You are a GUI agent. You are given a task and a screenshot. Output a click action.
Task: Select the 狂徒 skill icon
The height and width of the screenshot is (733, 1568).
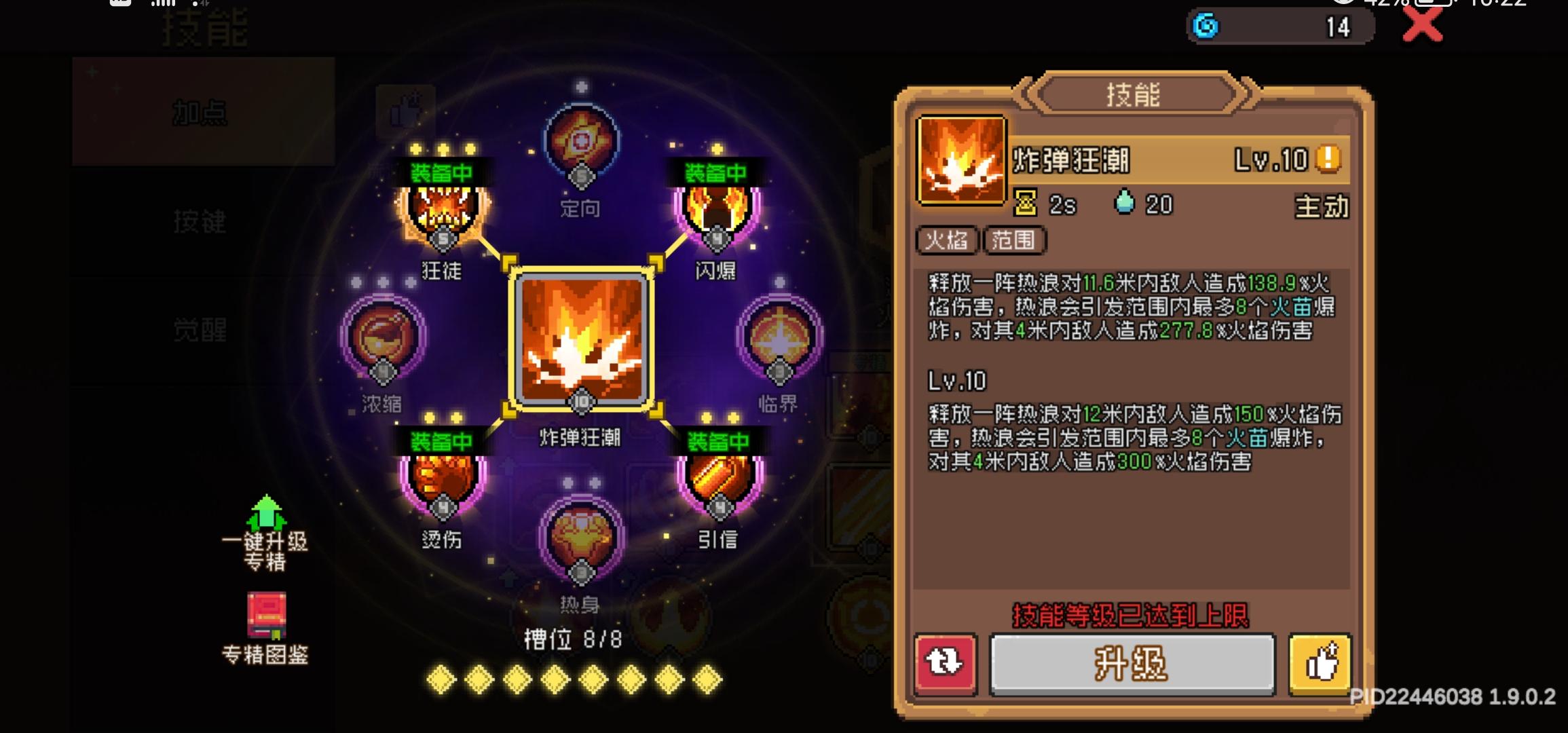(441, 210)
